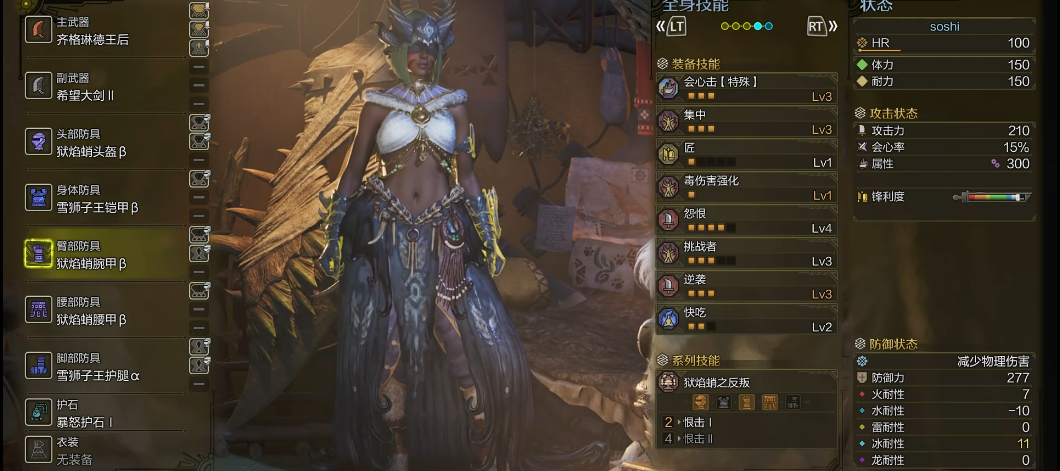View the 逆袭 skill row
This screenshot has width=1060, height=471.
tap(746, 286)
